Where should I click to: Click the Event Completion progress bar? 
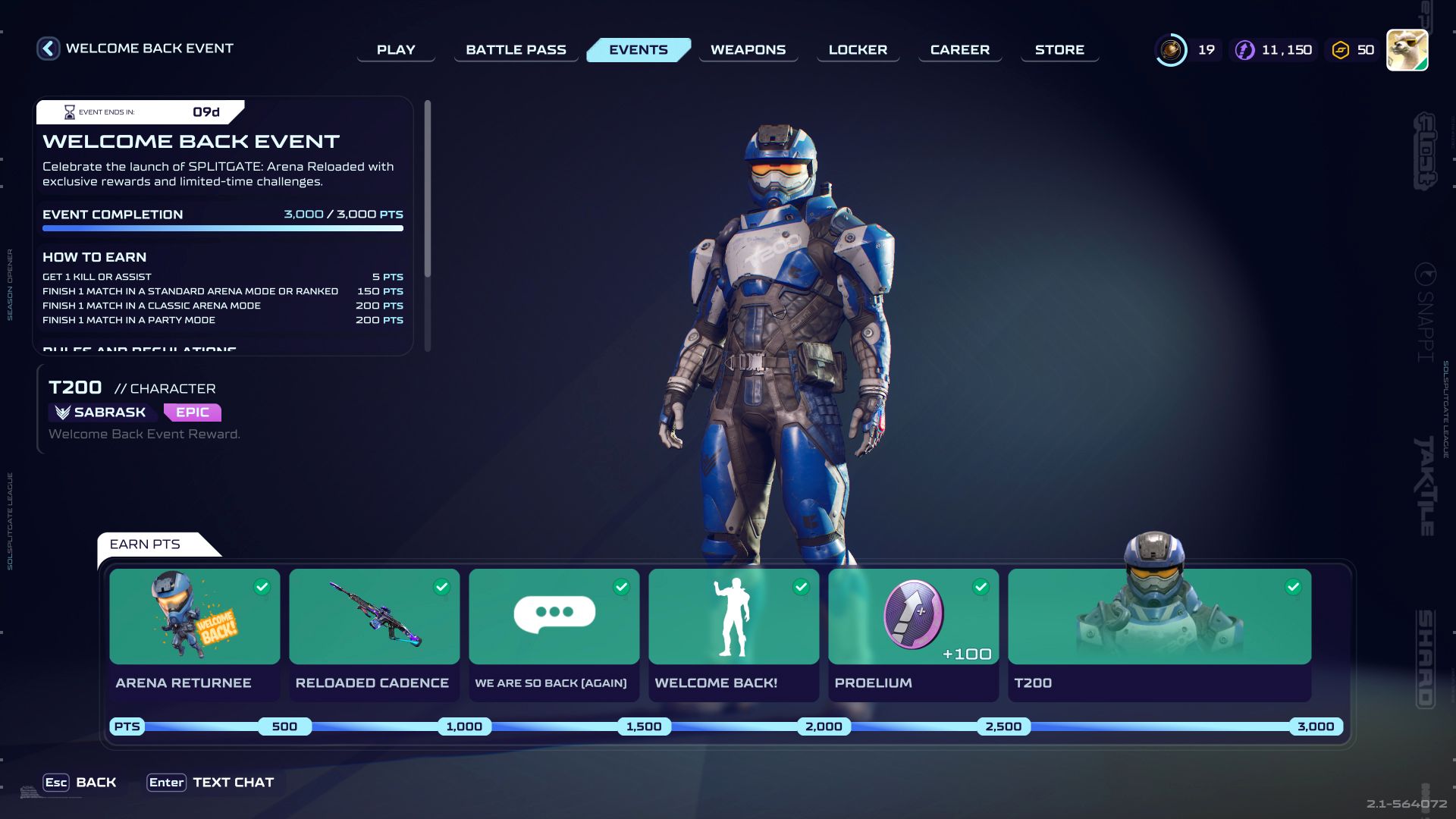(222, 228)
